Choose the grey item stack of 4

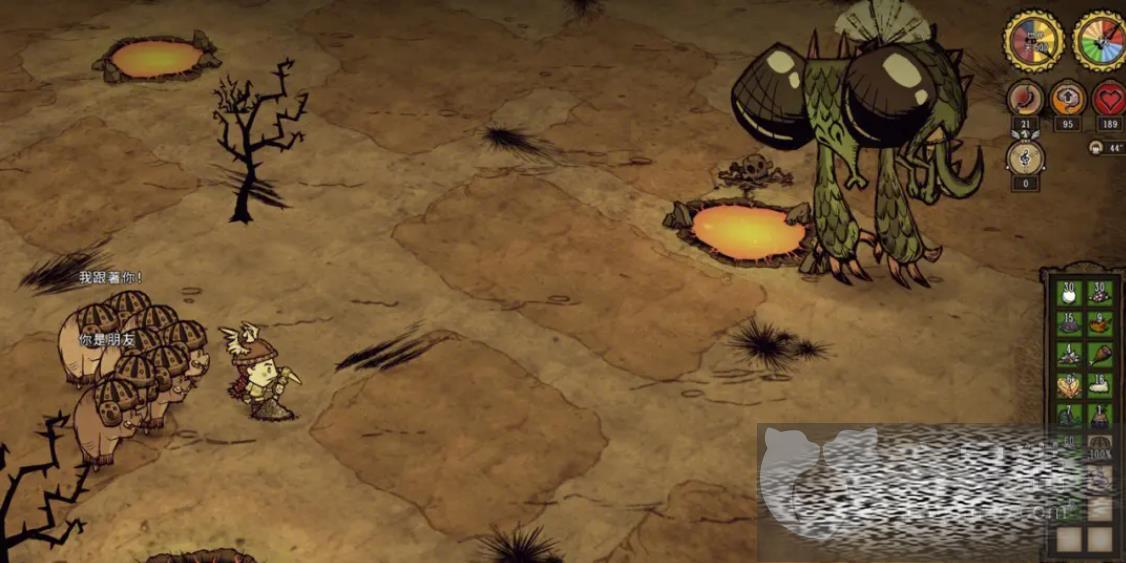point(1069,354)
